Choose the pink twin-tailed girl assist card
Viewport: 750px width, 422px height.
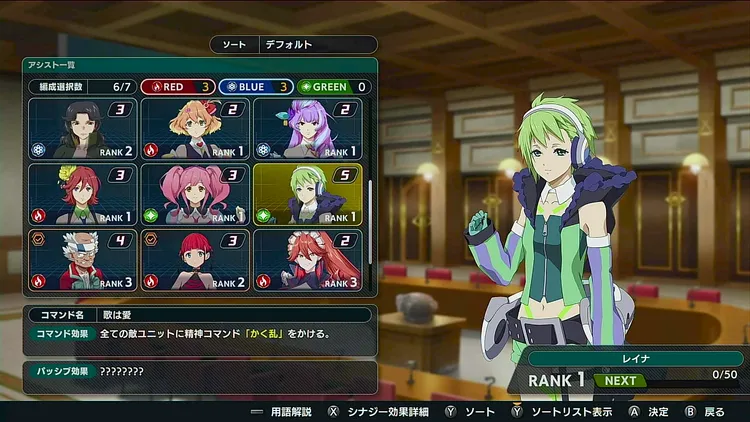(x=195, y=194)
